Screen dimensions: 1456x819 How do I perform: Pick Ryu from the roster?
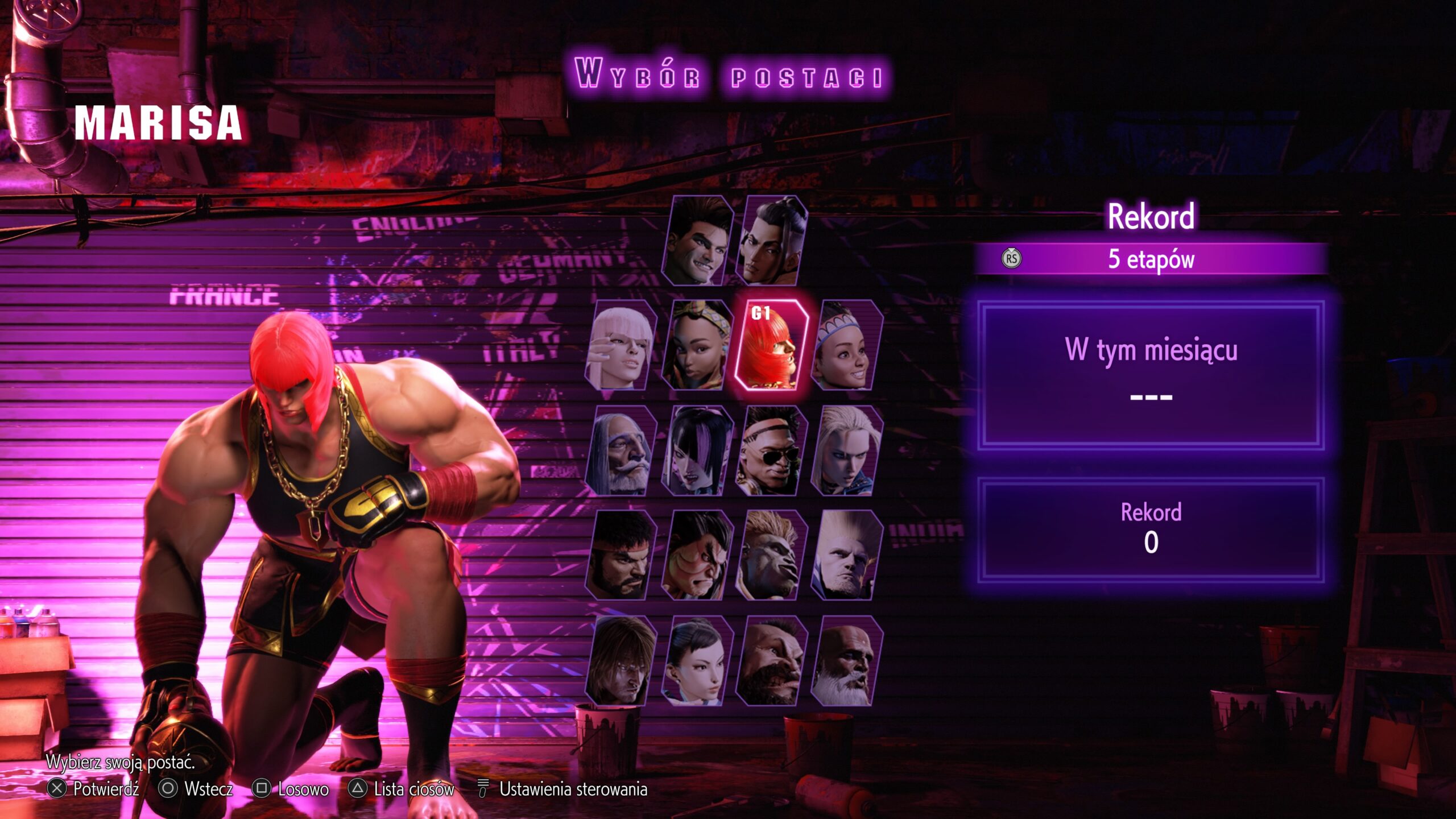click(621, 556)
